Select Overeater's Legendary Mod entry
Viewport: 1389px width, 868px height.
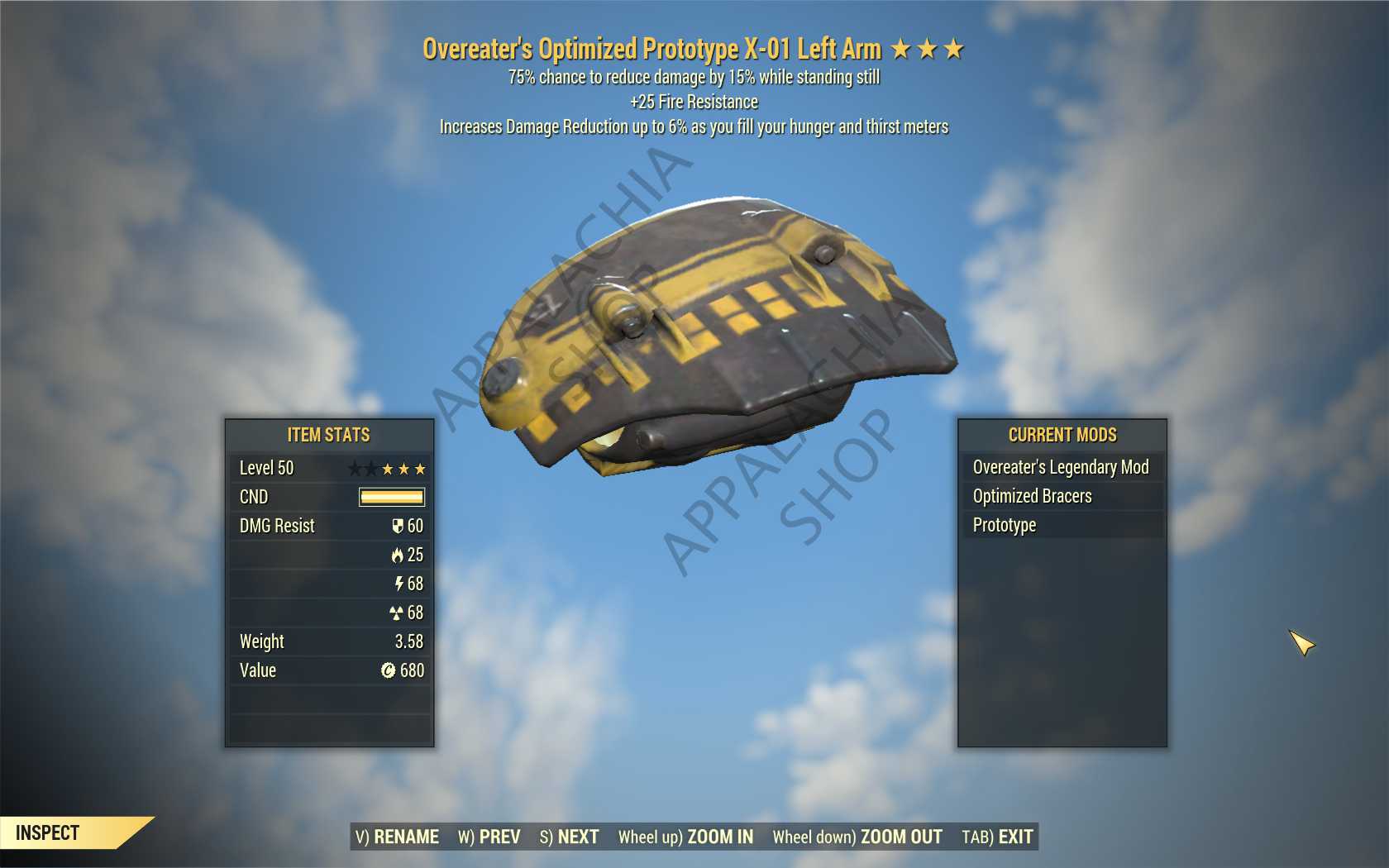(x=1061, y=467)
